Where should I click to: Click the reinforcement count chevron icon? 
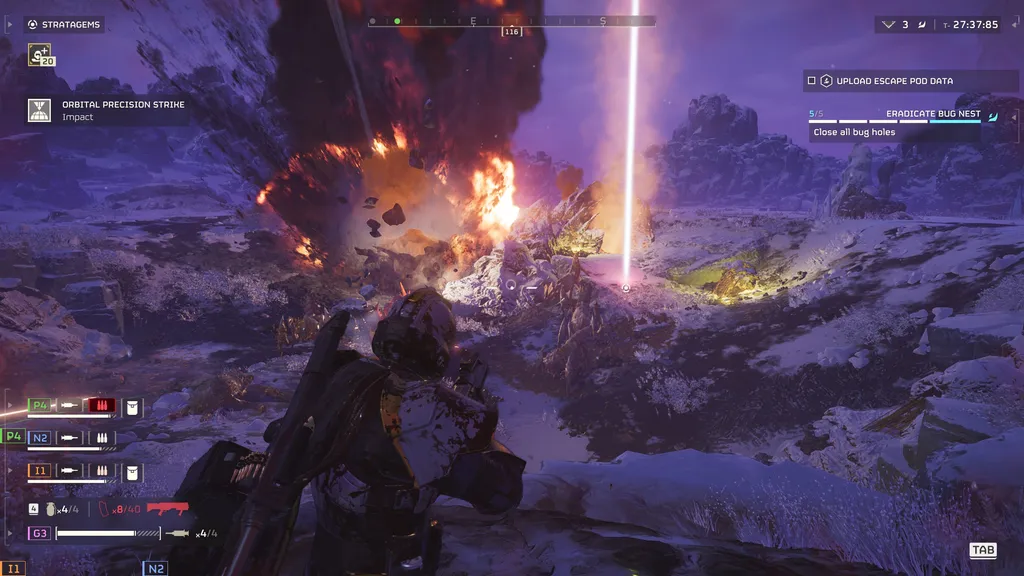click(x=888, y=25)
